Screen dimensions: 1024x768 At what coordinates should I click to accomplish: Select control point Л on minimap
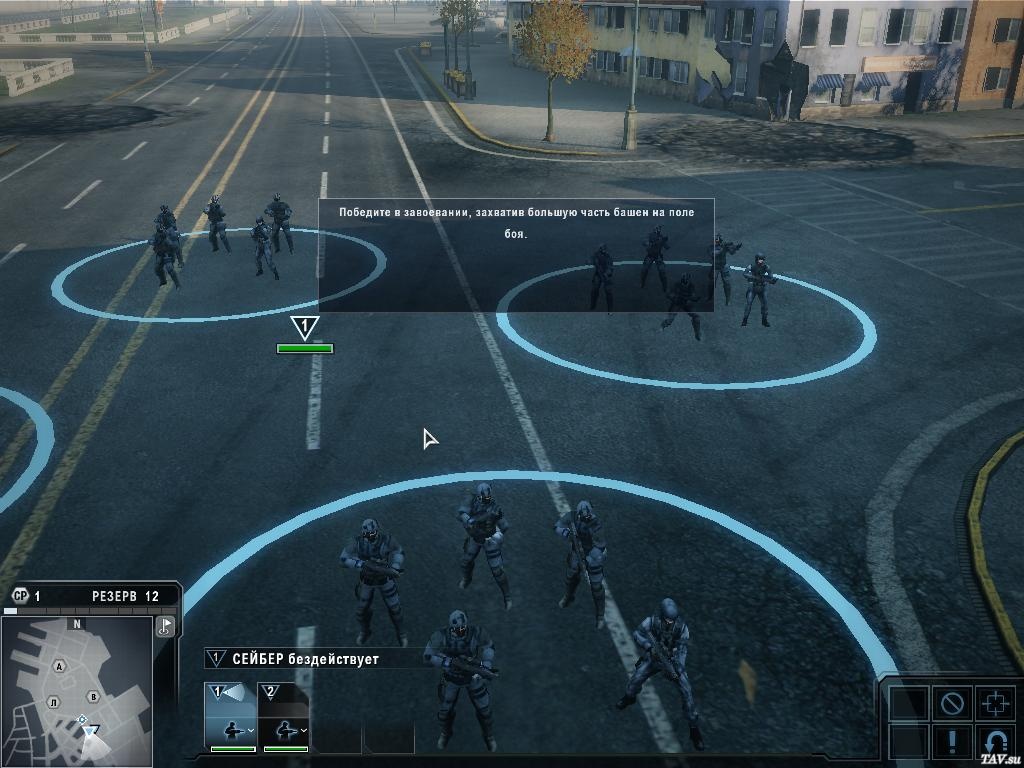point(54,703)
